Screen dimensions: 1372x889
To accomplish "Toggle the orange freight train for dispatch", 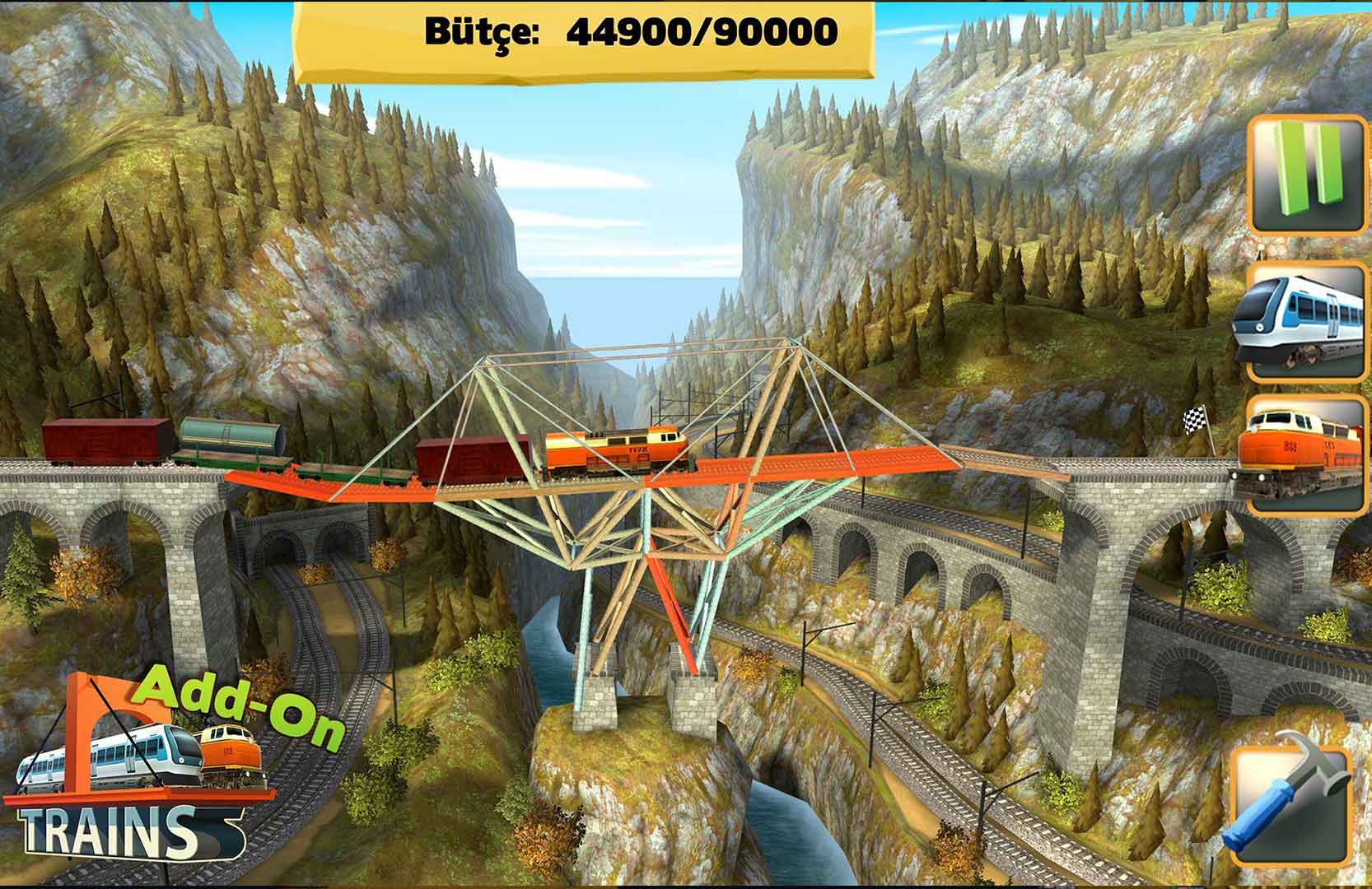I will (1307, 455).
